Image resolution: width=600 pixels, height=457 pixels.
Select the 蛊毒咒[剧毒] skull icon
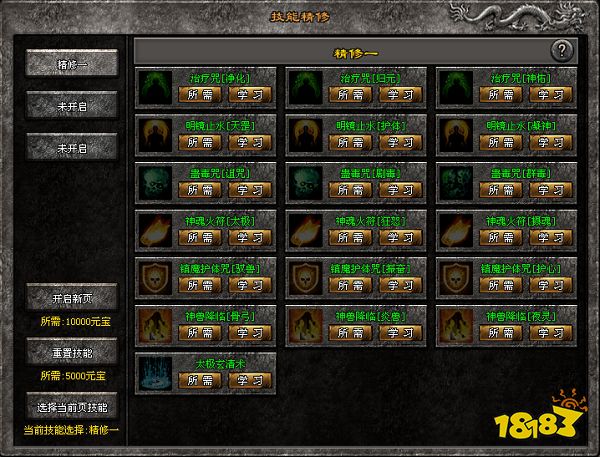pyautogui.click(x=306, y=181)
